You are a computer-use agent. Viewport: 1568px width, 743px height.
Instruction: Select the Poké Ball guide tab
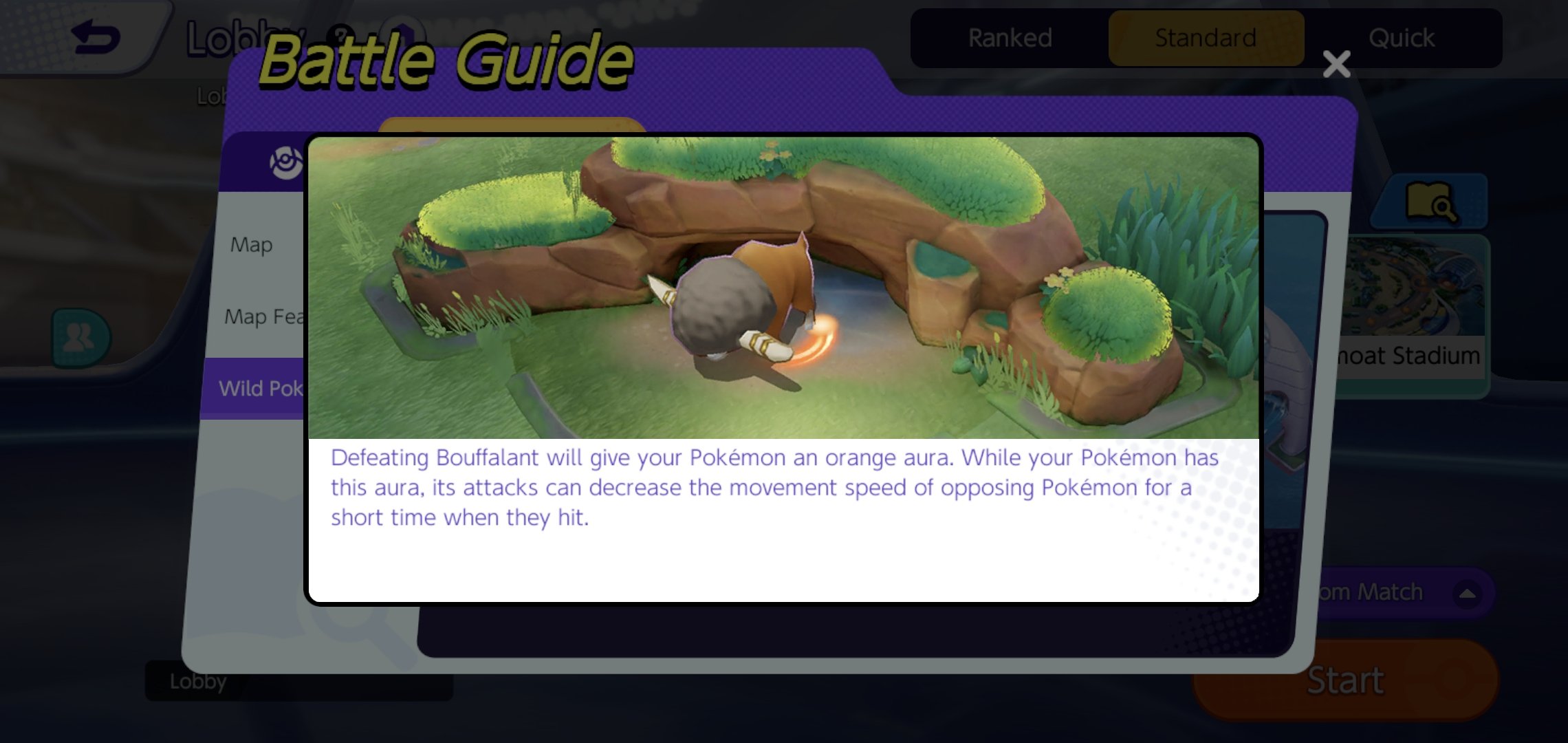[x=285, y=162]
